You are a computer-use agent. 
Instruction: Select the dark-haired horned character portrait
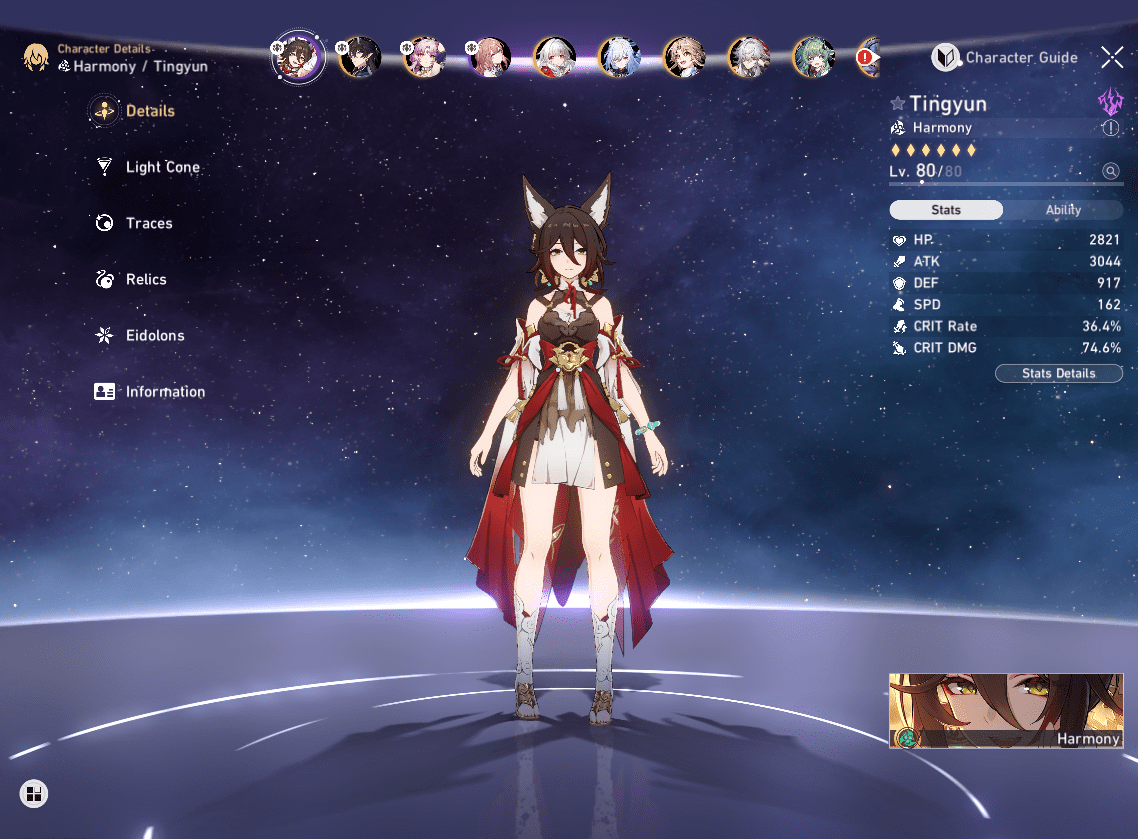click(x=360, y=58)
